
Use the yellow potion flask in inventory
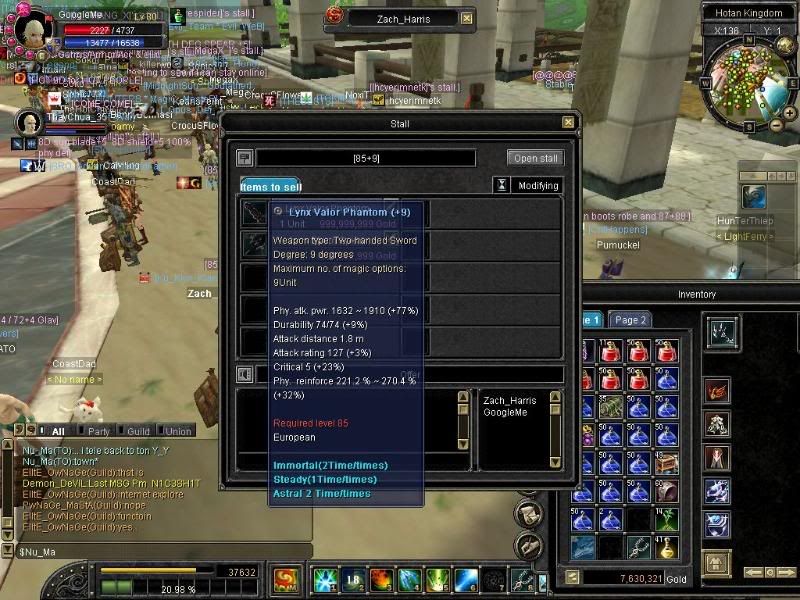(x=667, y=546)
